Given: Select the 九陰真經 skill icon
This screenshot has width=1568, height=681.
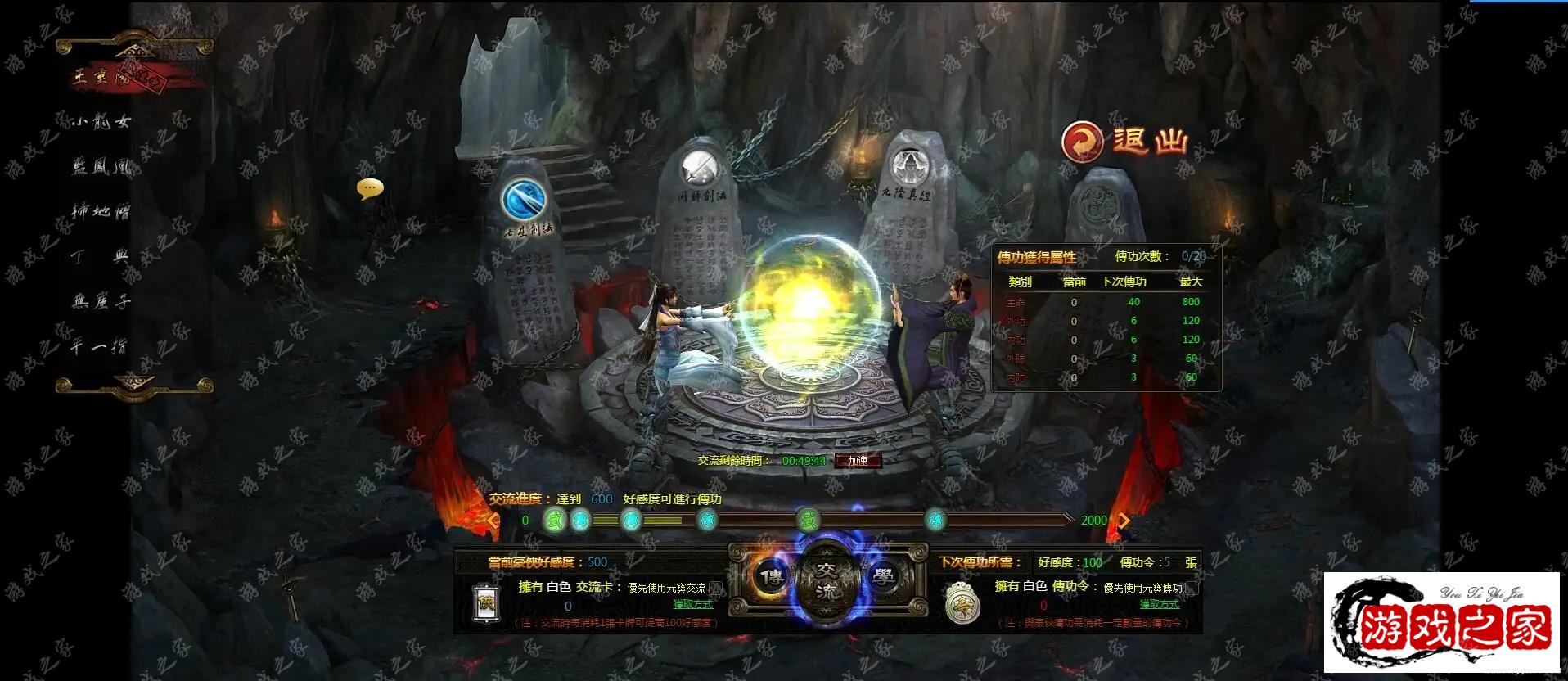Looking at the screenshot, I should point(908,167).
